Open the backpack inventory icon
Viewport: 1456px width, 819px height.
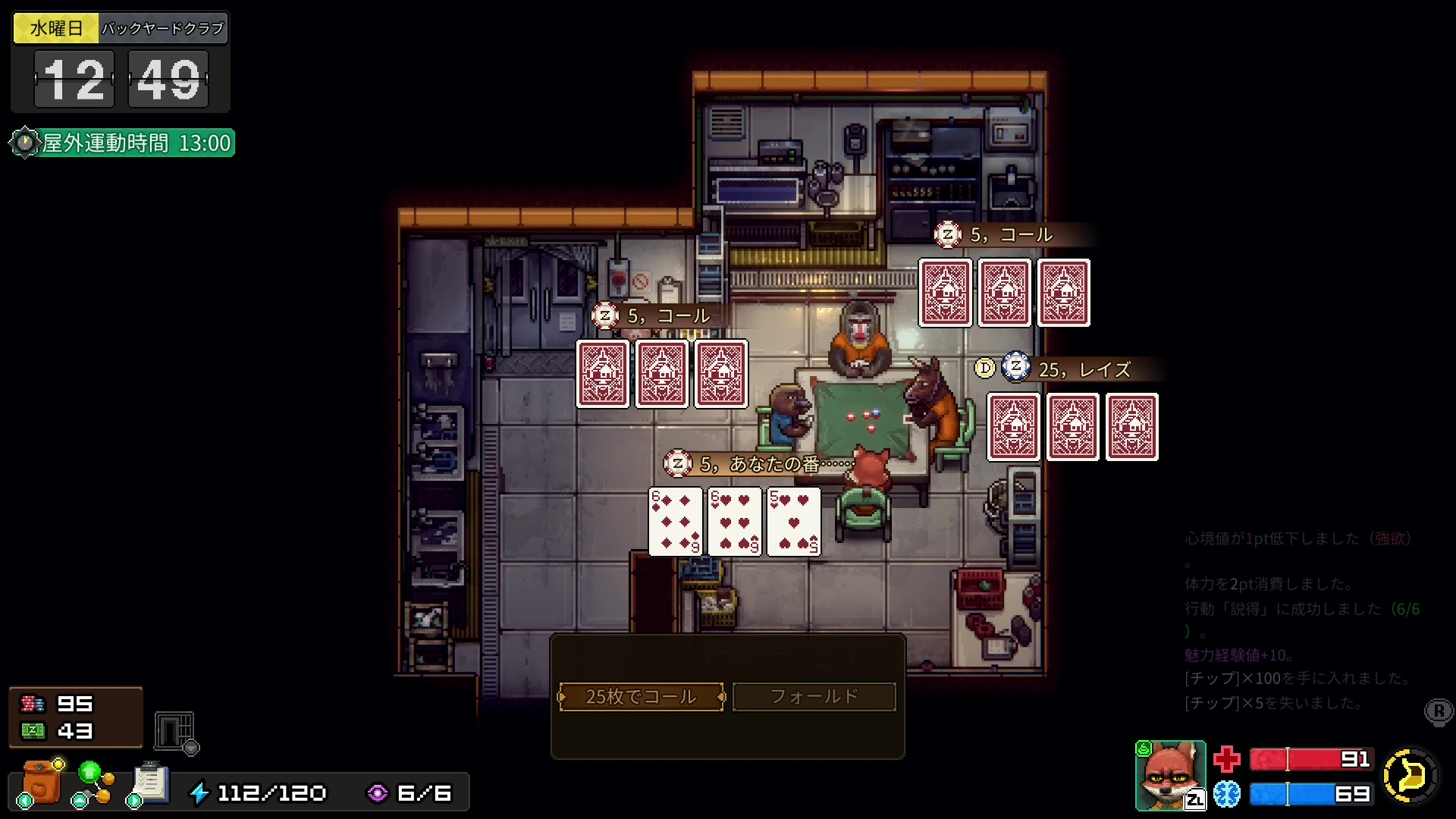point(41,783)
